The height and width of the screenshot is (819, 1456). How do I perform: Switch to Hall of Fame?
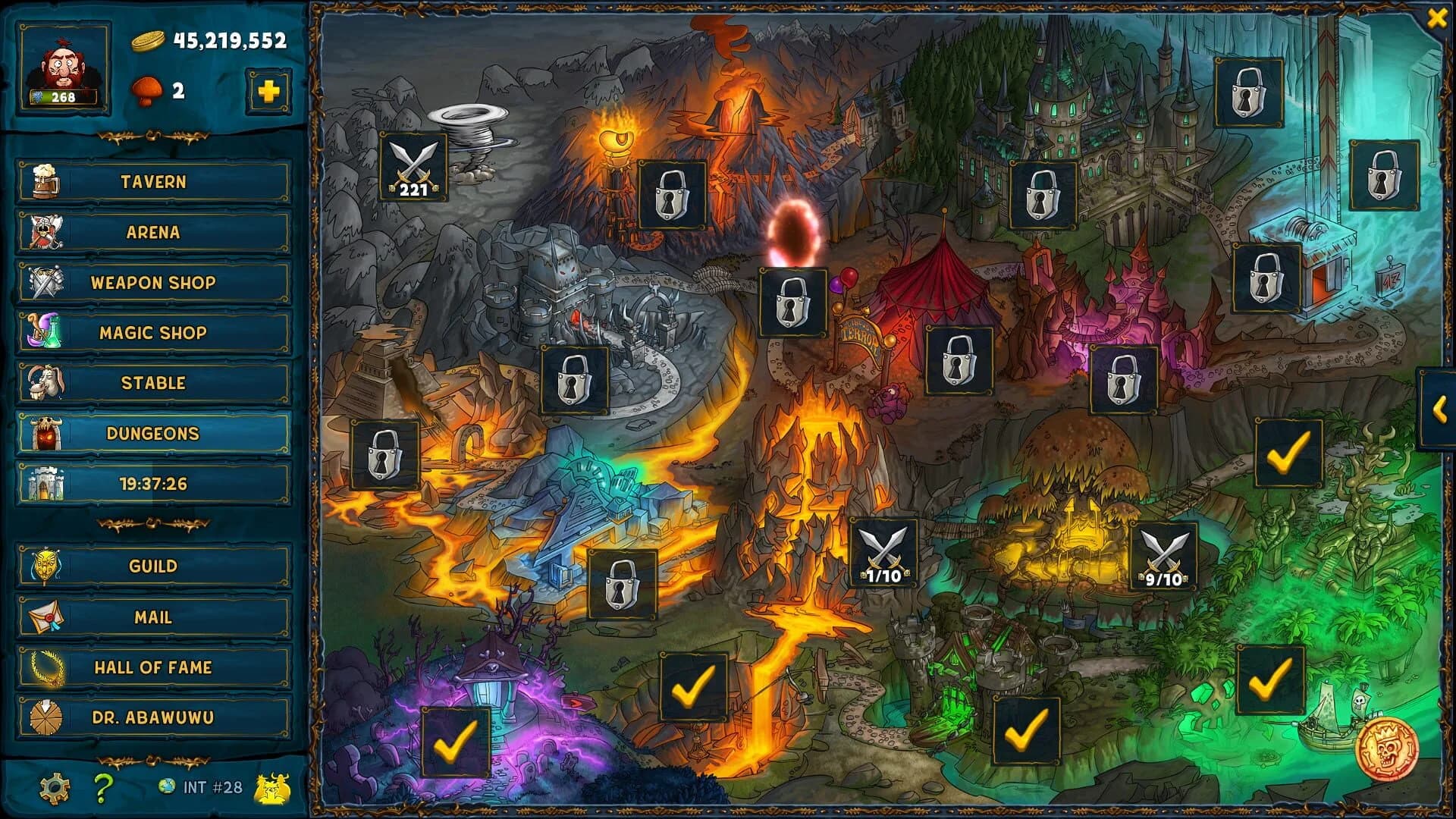tap(152, 668)
